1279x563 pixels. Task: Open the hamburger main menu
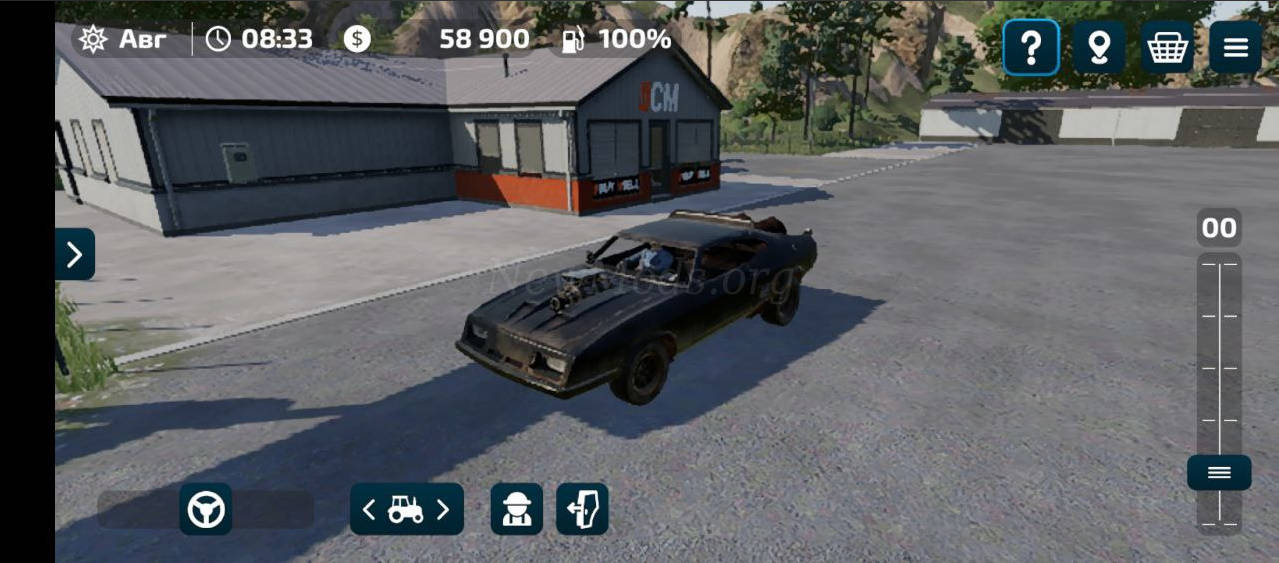(1235, 47)
